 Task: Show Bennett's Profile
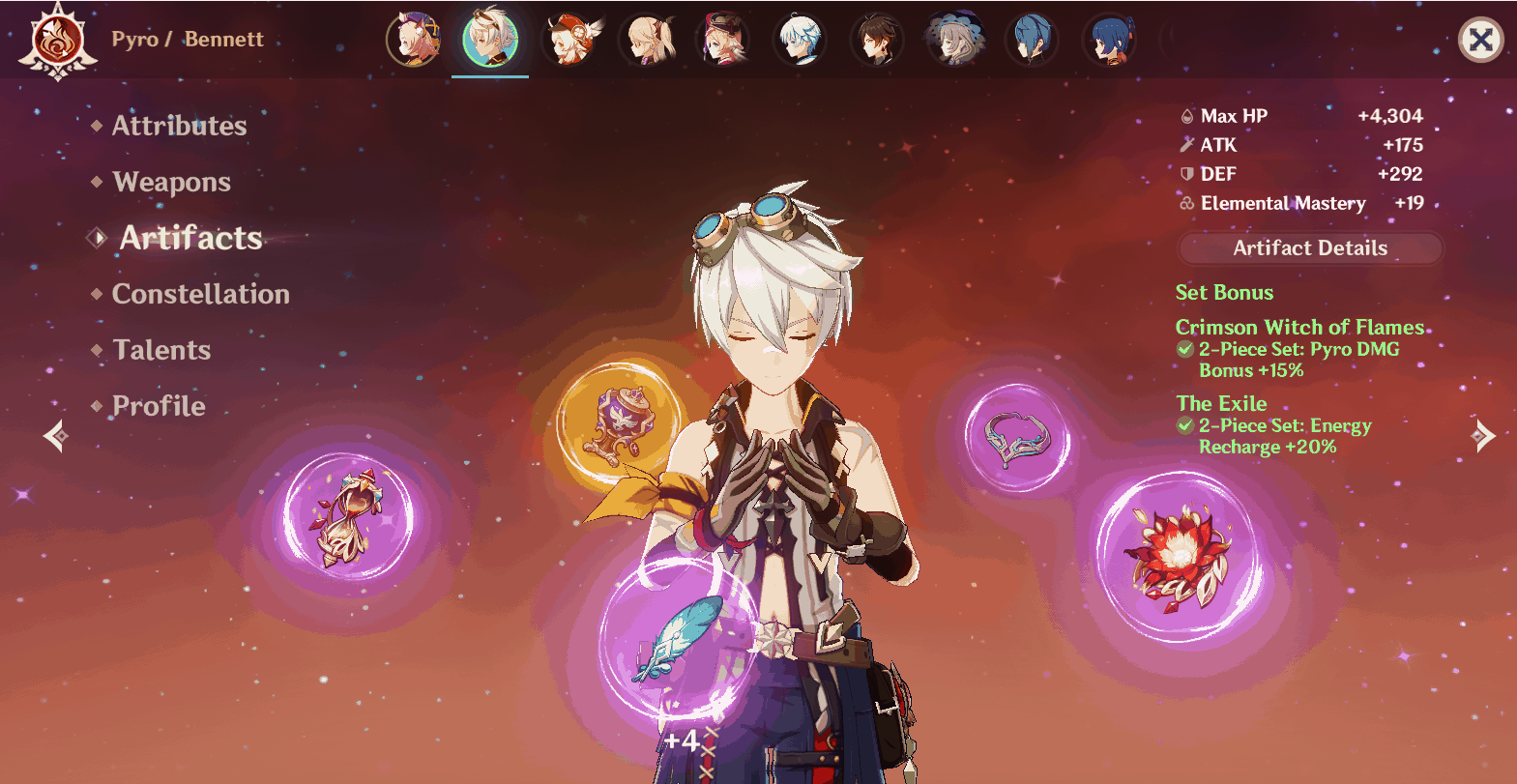coord(159,406)
